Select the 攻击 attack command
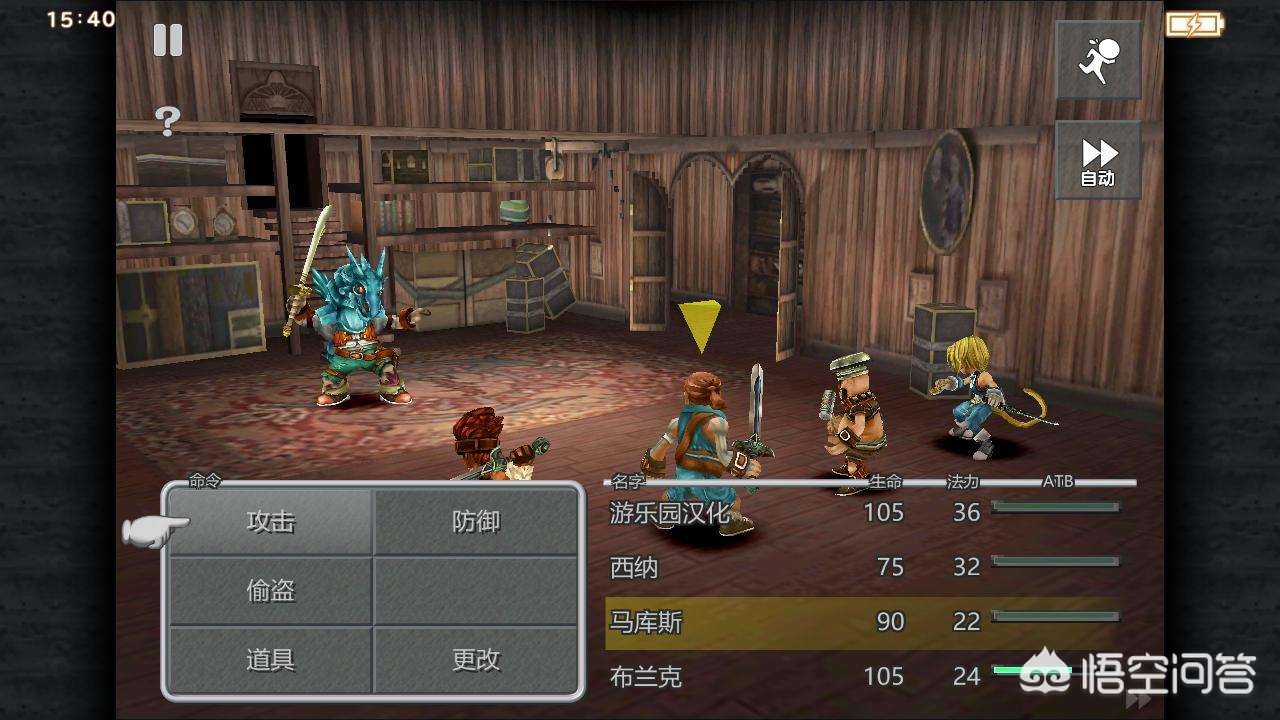The image size is (1280, 720). (x=271, y=521)
